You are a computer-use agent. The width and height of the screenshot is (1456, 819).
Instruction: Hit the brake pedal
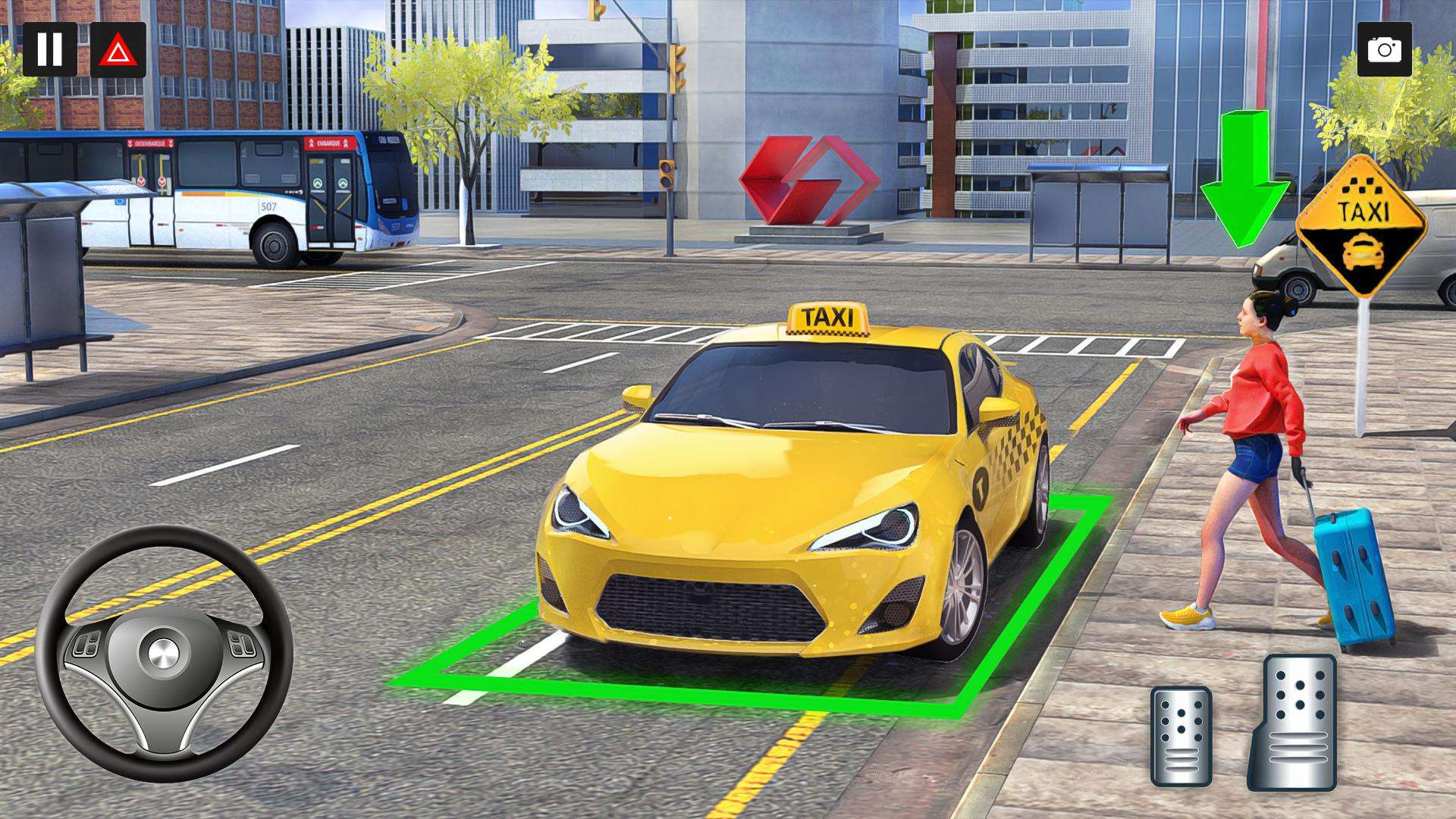[1181, 736]
